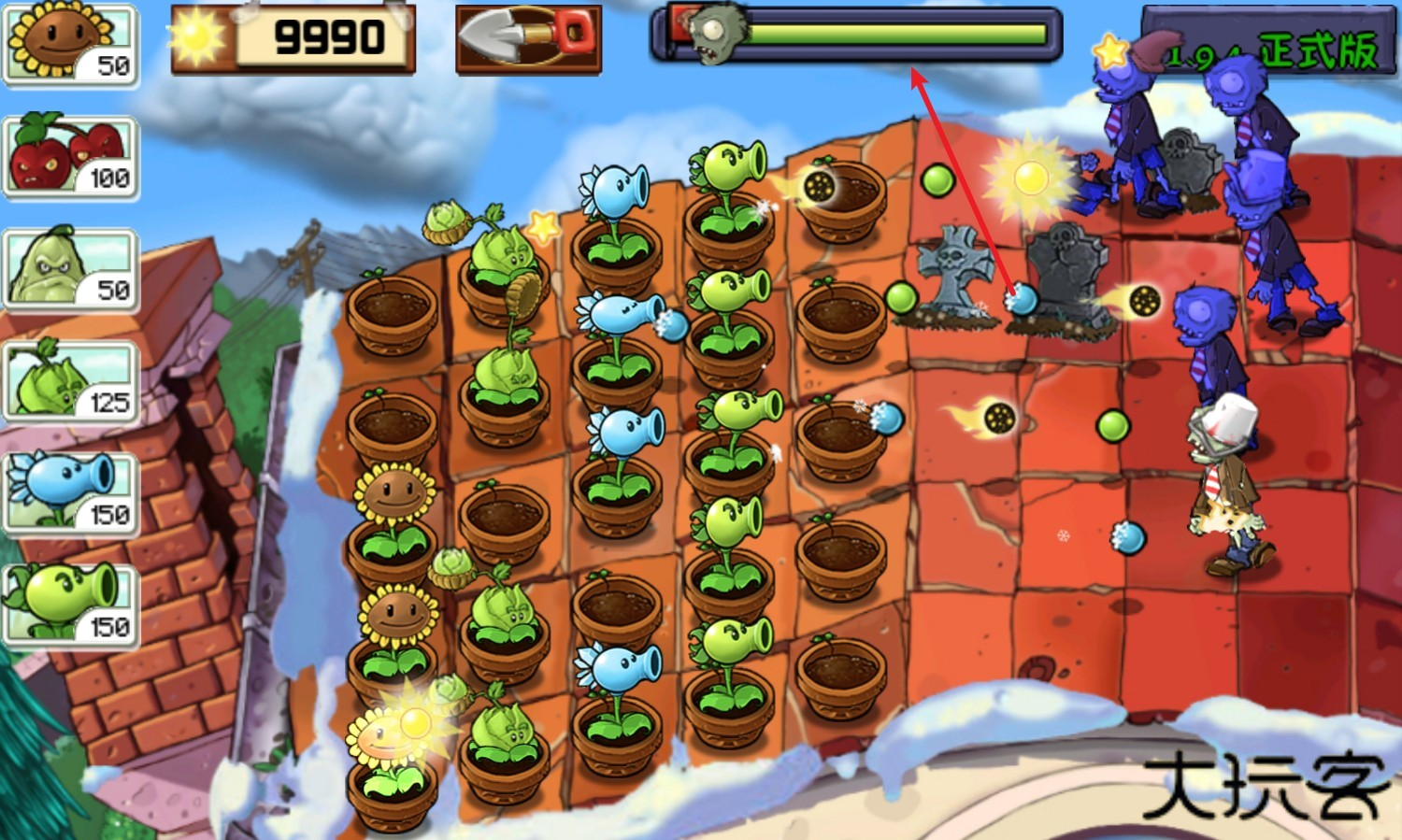
Task: Pick the Squash seed packet
Action: (70, 269)
